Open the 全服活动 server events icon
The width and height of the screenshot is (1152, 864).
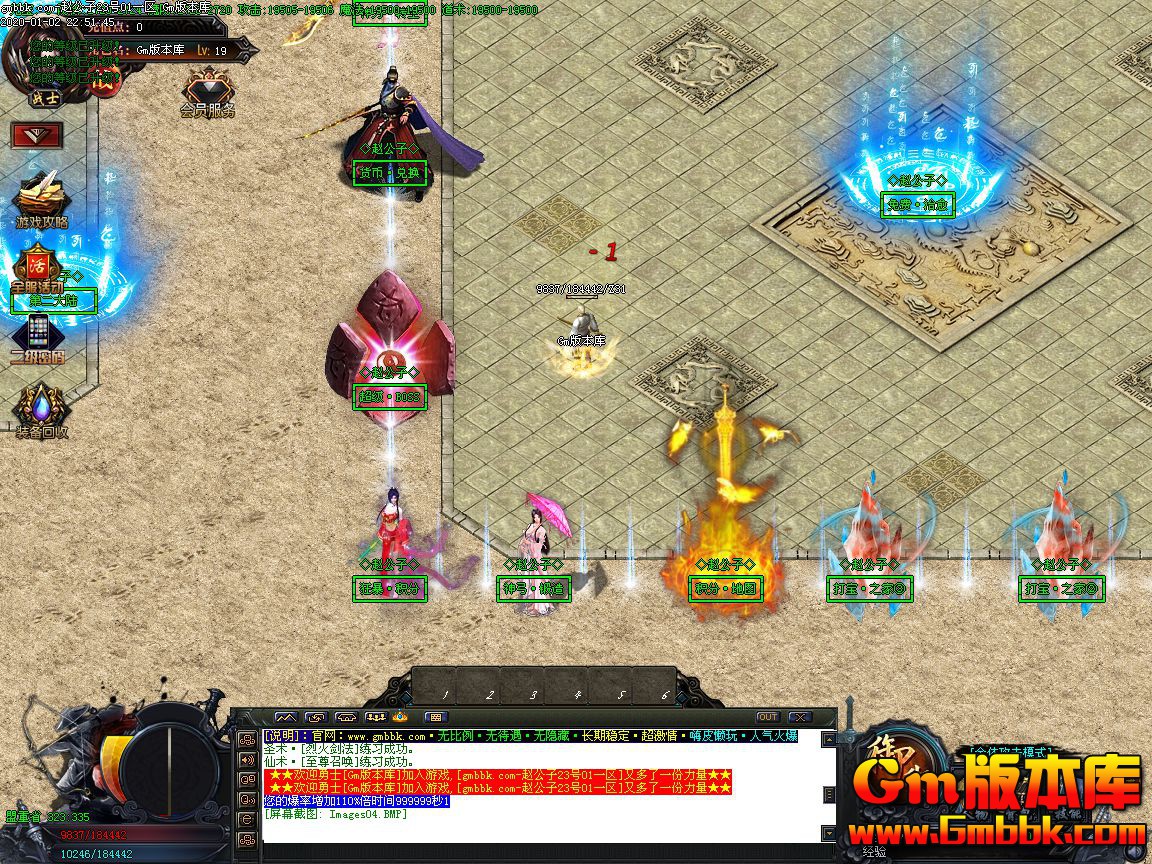pyautogui.click(x=38, y=268)
